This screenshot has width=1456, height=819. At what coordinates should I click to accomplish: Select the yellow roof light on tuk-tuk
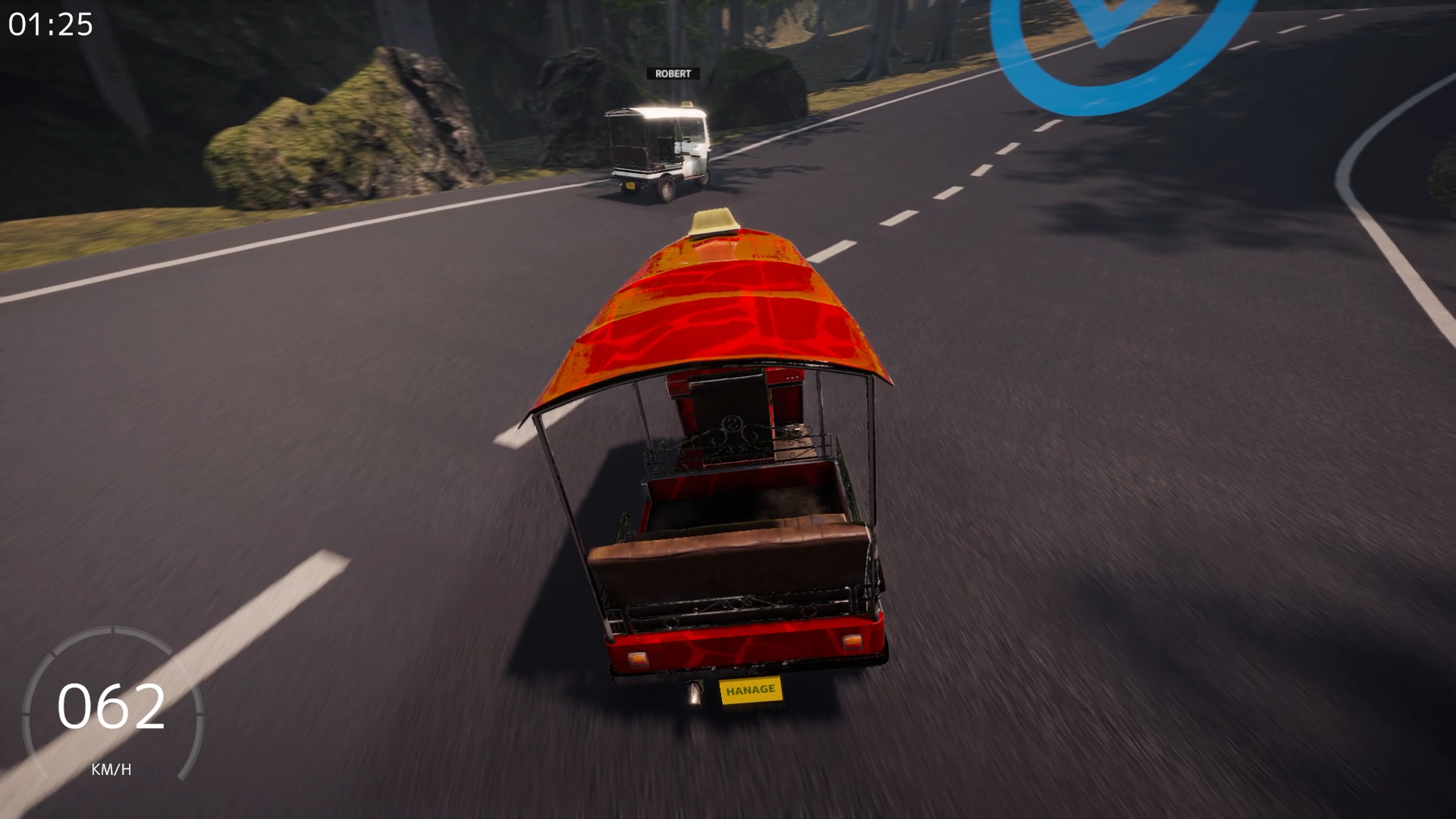pos(713,221)
